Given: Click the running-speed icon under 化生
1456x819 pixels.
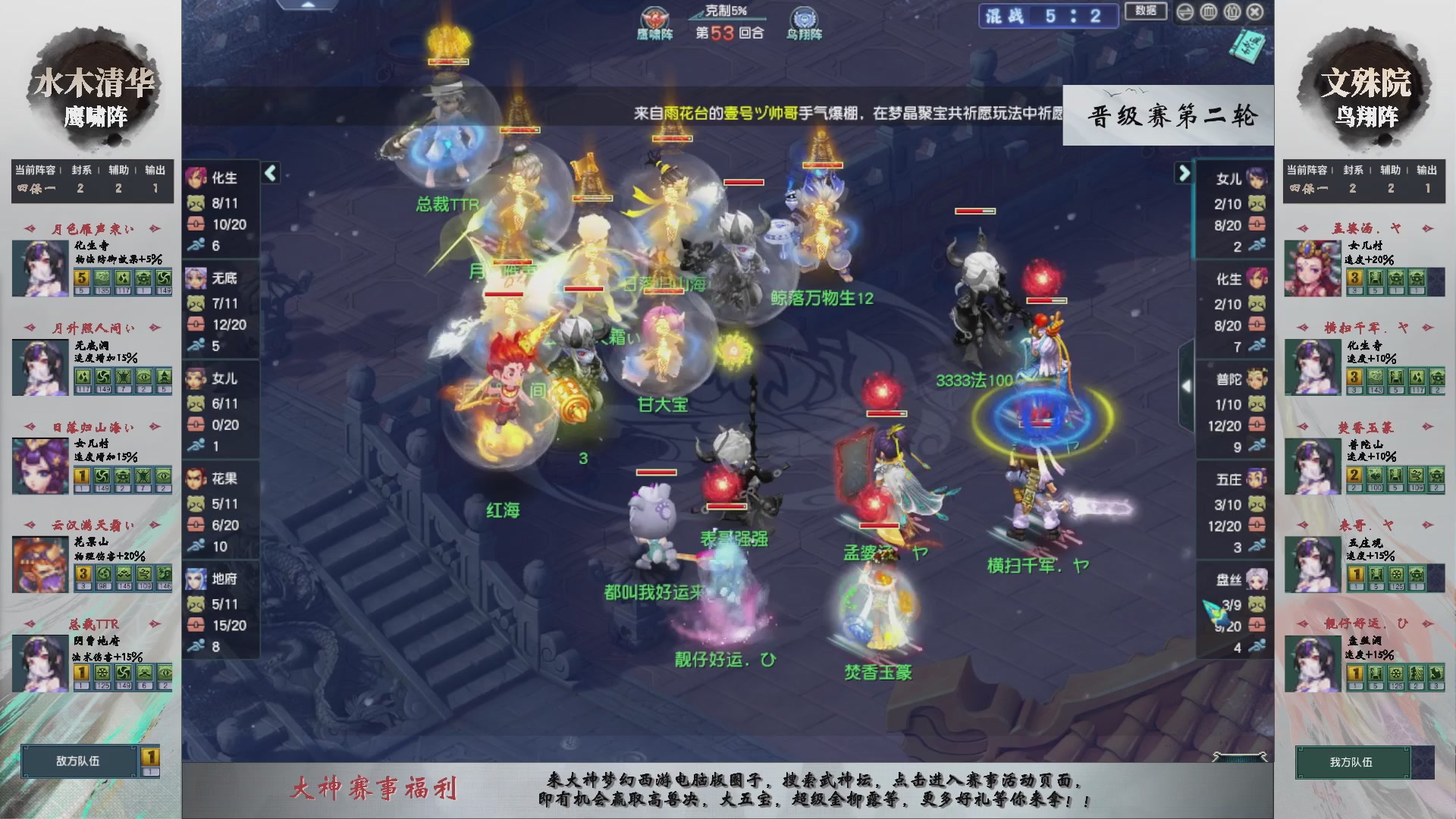Looking at the screenshot, I should click(198, 244).
